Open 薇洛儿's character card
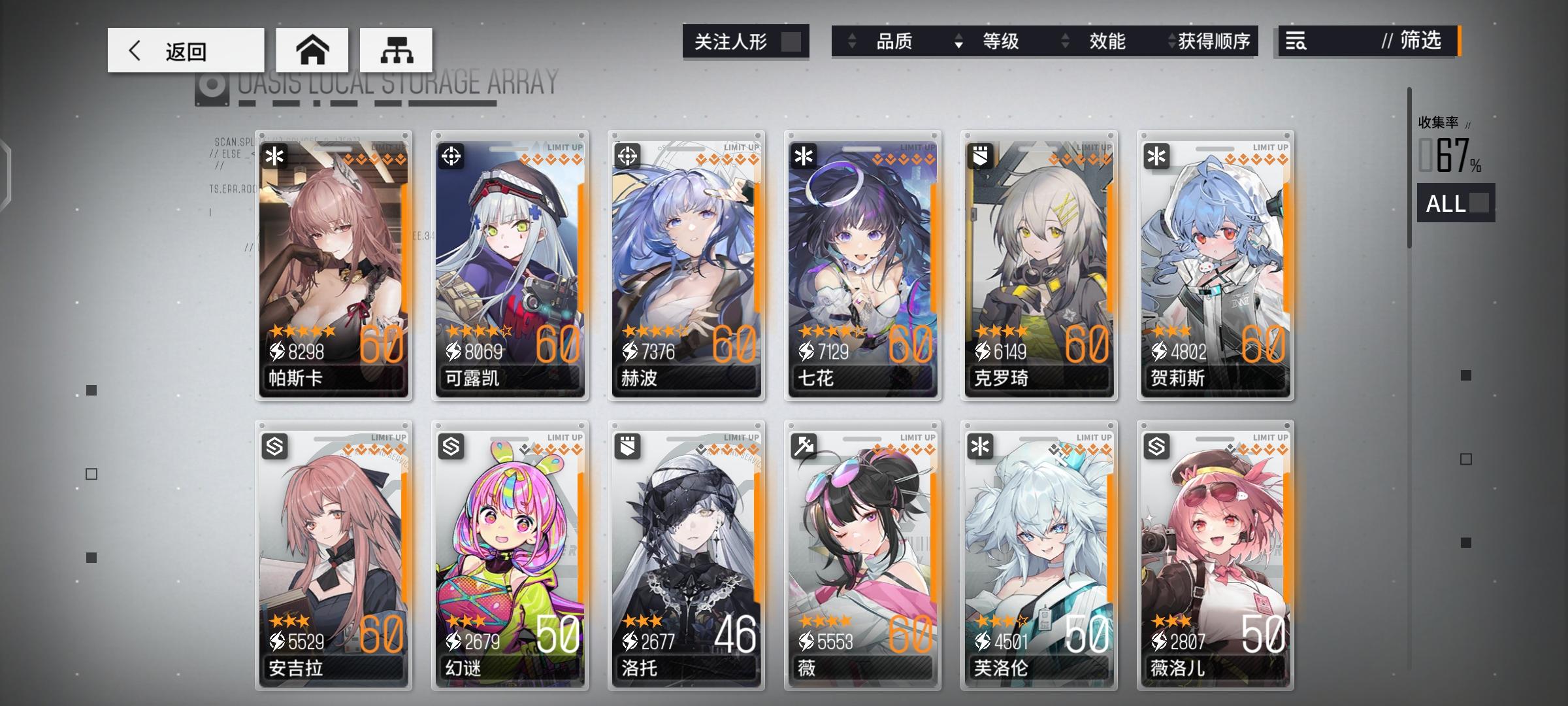1568x706 pixels. [x=1215, y=562]
